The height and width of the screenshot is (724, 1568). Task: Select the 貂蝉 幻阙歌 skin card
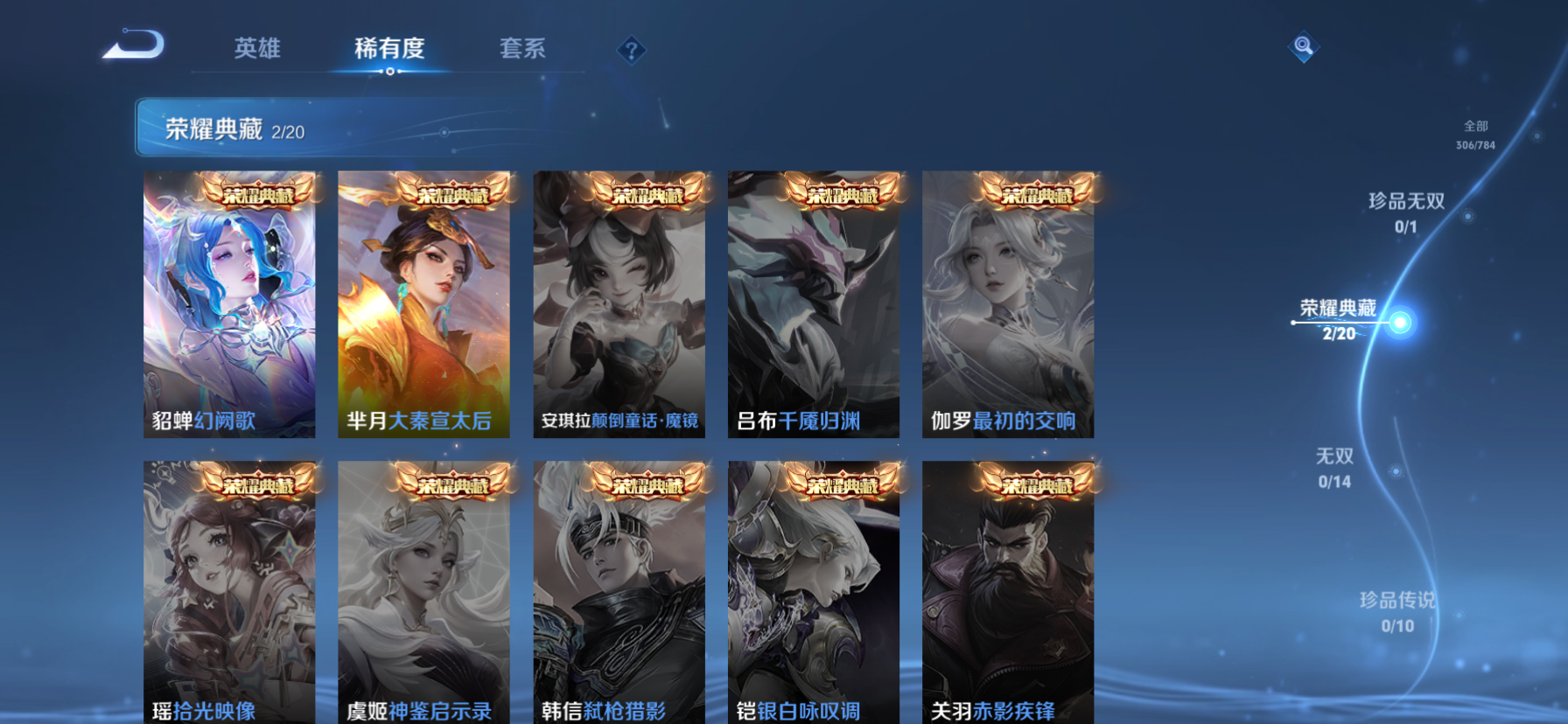click(229, 304)
